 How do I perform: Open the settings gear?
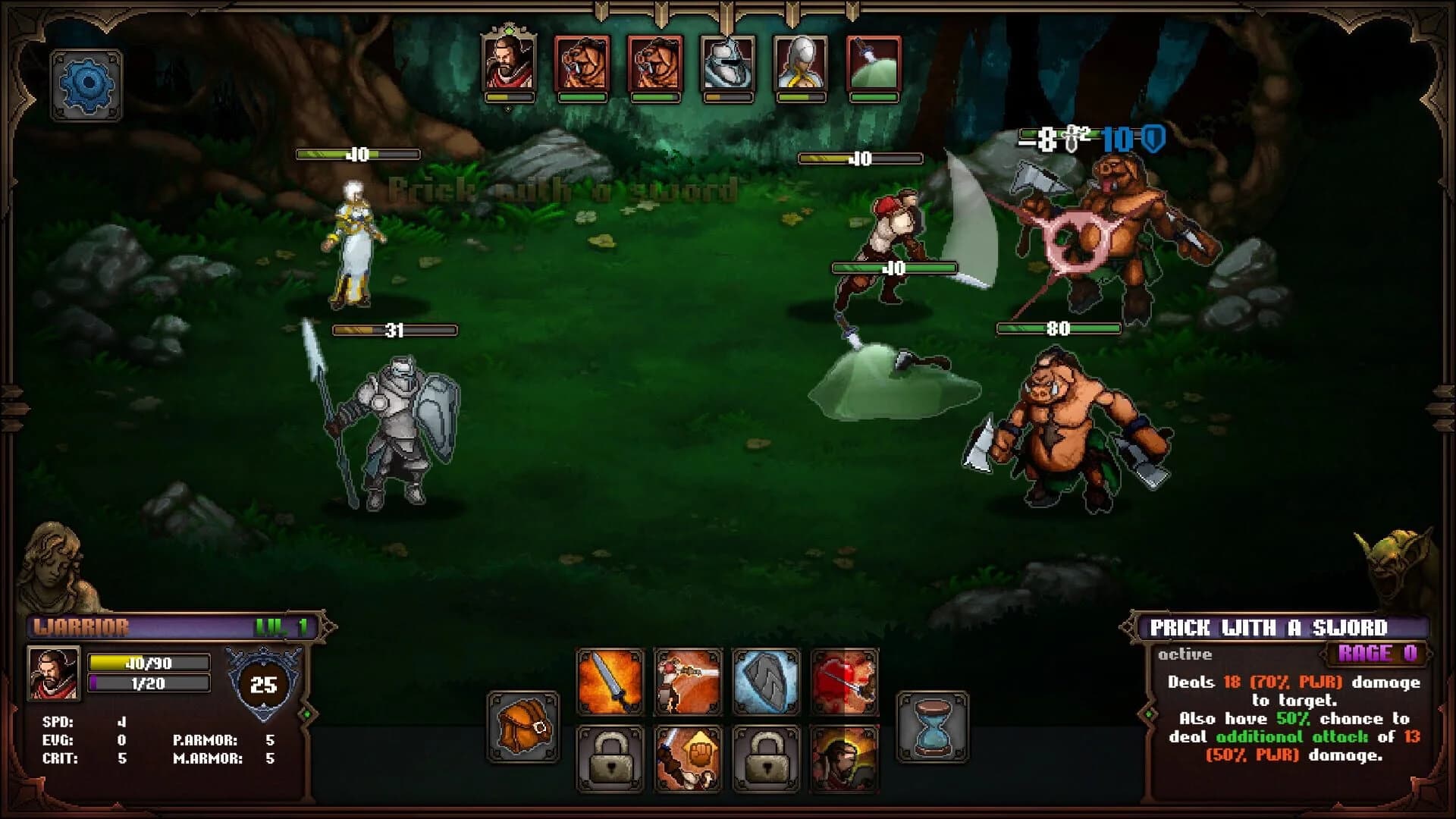(86, 83)
